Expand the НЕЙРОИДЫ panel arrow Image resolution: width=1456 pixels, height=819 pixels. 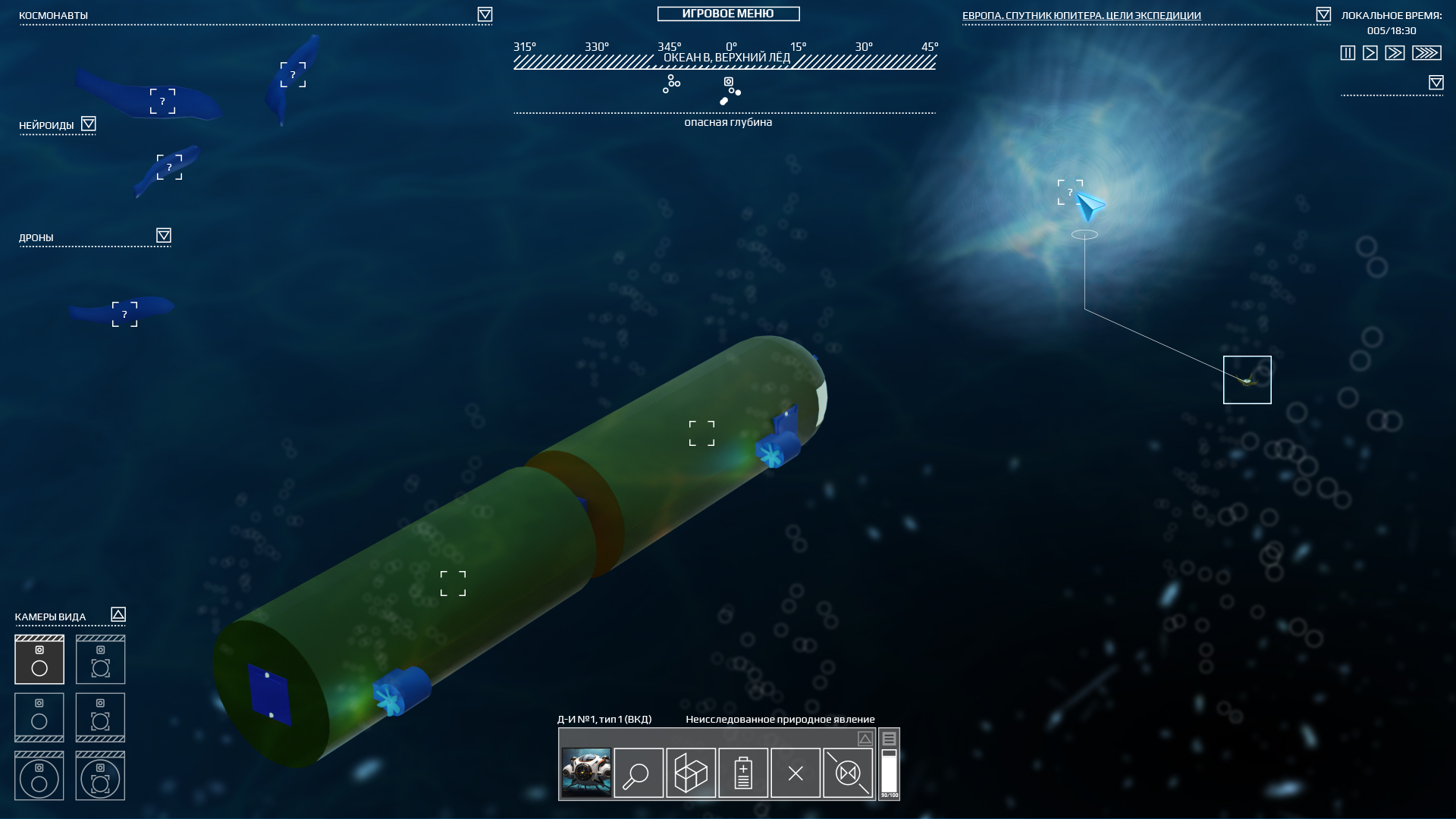[x=89, y=124]
